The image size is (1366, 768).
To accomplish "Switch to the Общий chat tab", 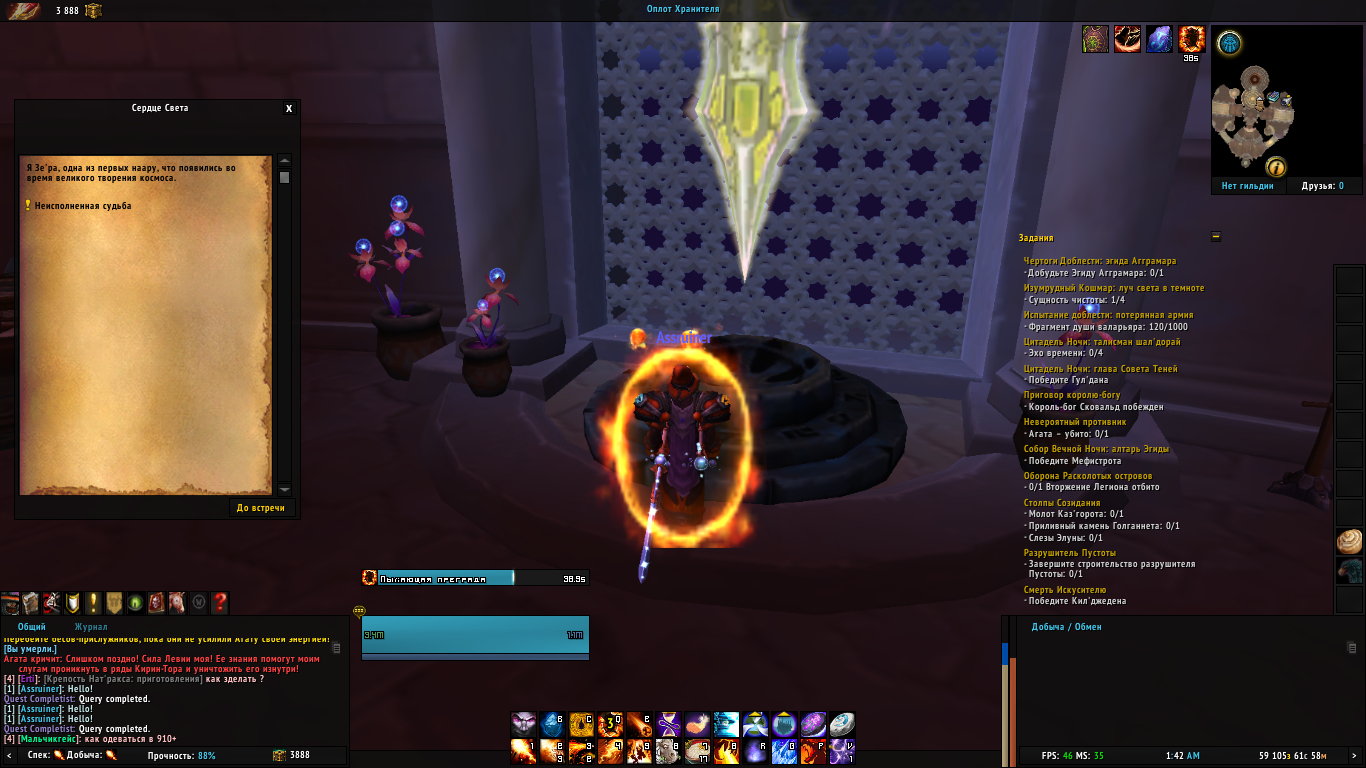I will click(x=32, y=627).
